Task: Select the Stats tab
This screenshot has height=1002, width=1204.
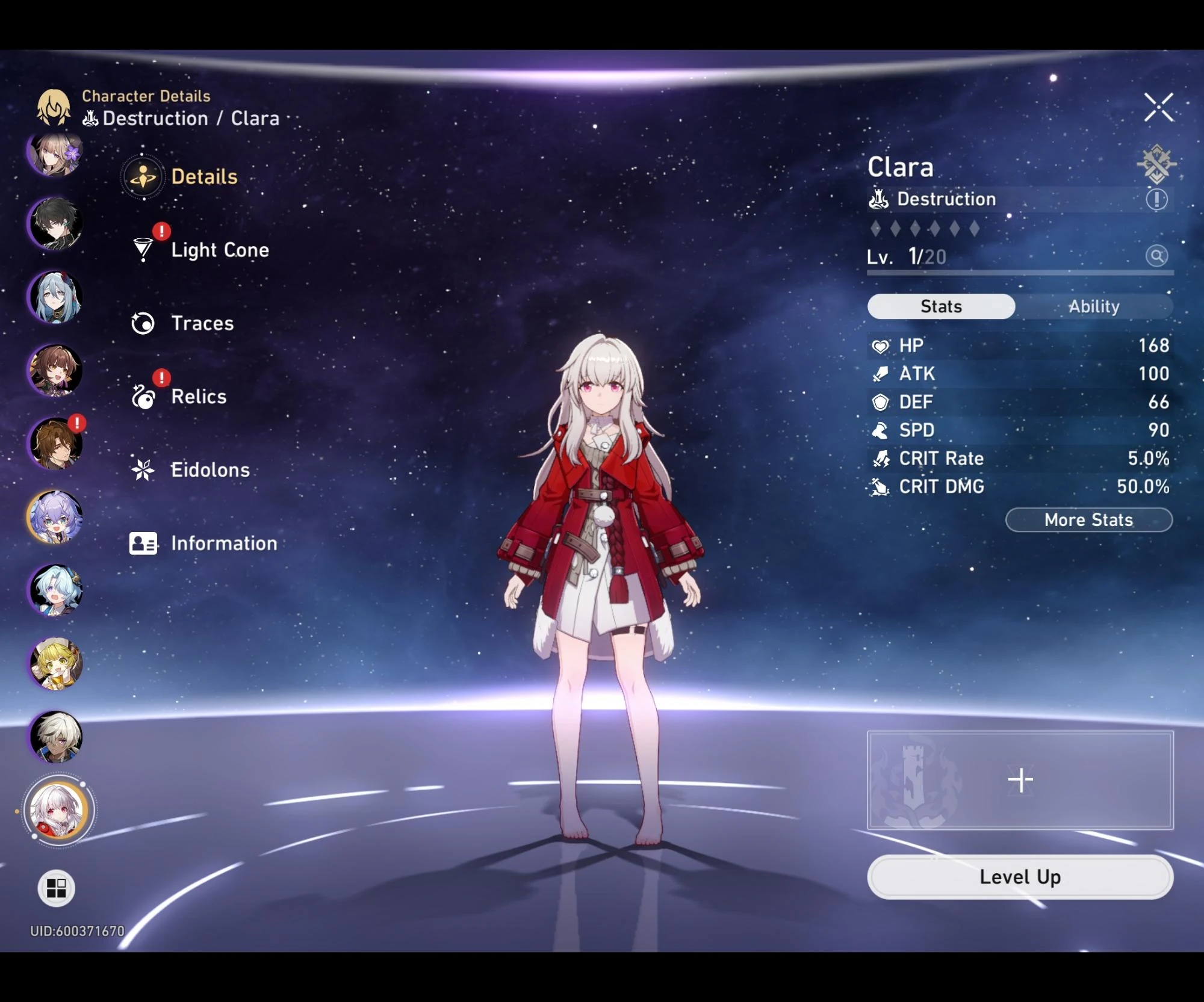Action: (940, 306)
